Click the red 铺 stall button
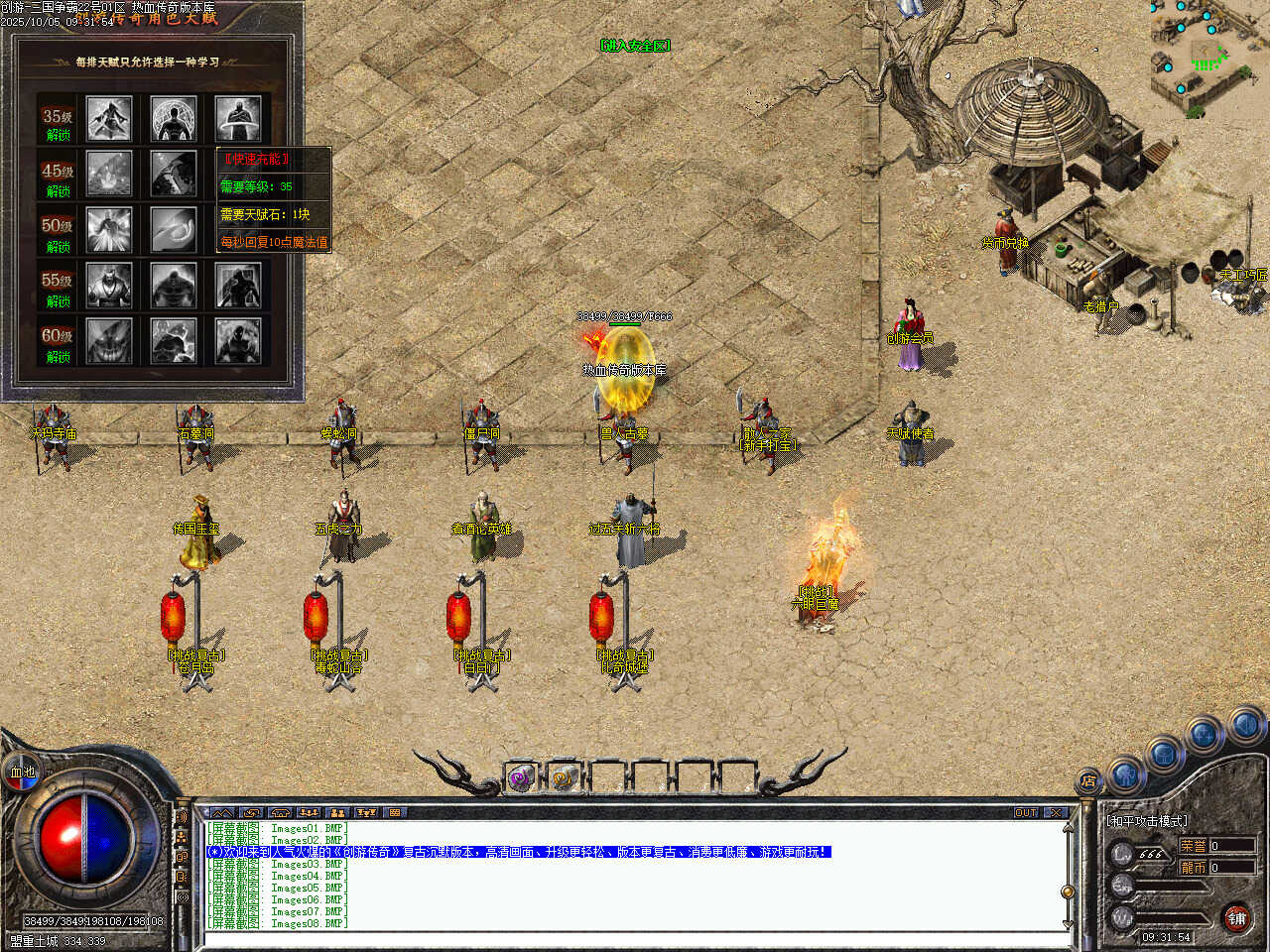Viewport: 1270px width, 952px height. 1236,918
